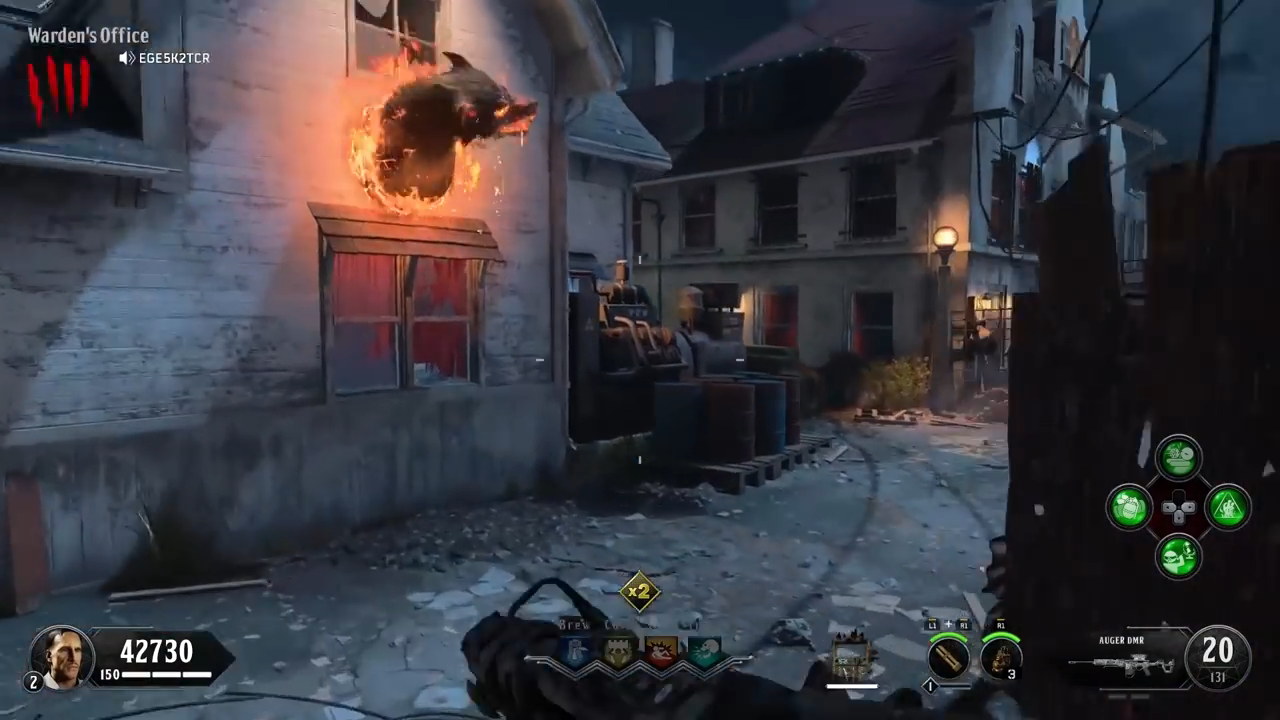
Task: Select the grenade equipment slot
Action: pyautogui.click(x=1000, y=657)
